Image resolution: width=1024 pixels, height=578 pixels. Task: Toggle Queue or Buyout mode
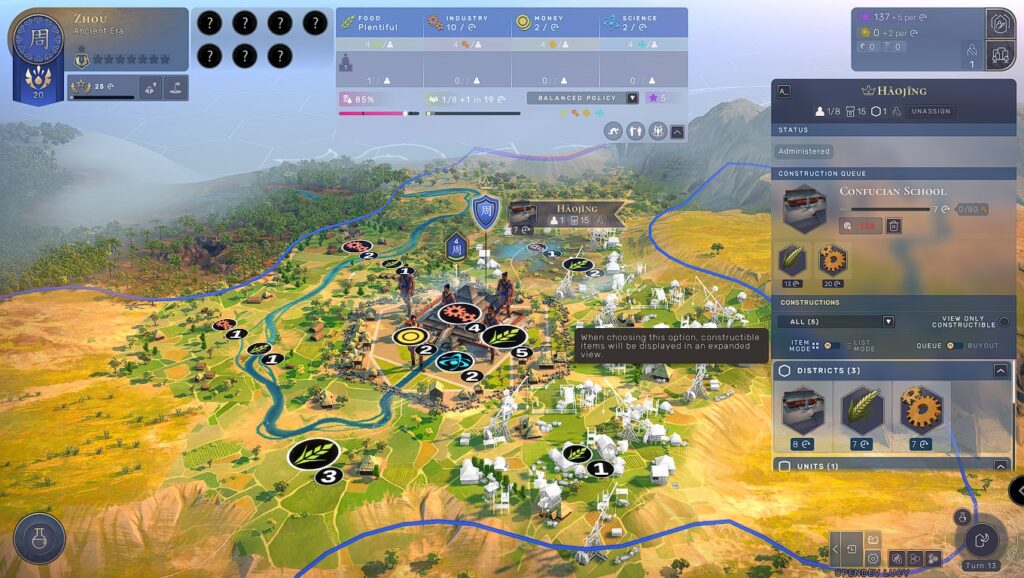pyautogui.click(x=954, y=346)
